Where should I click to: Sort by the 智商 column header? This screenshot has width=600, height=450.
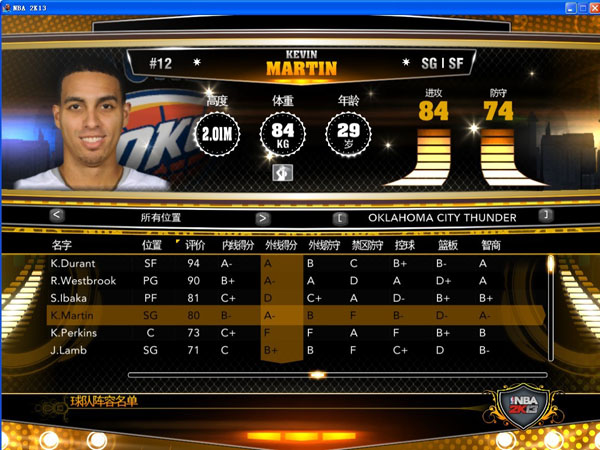[491, 245]
